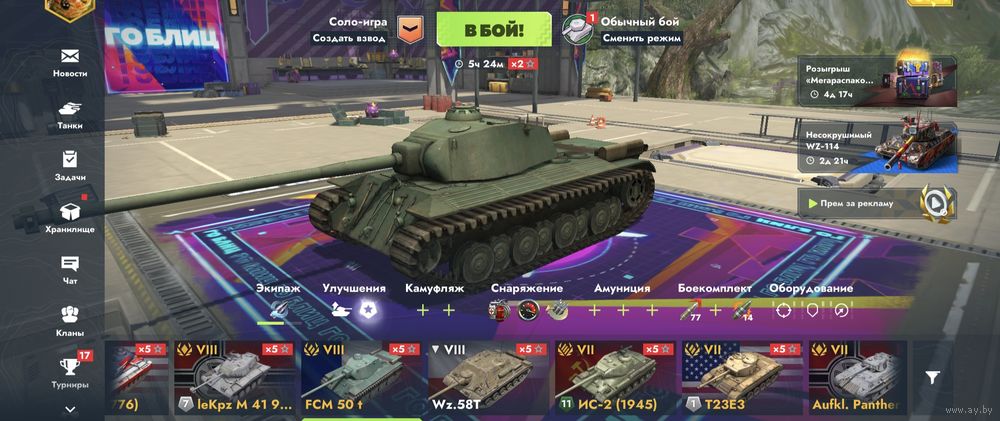Watch an ad via Прем за рекламу

(880, 202)
